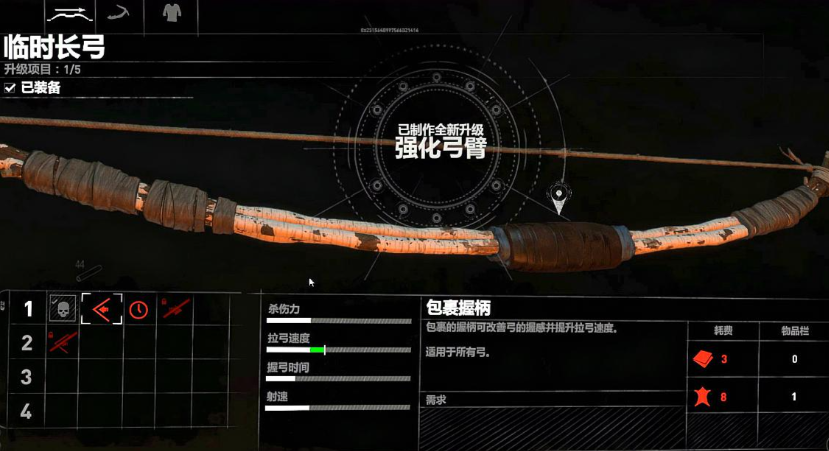The width and height of the screenshot is (829, 451).
Task: Toggle the 已装备 equipped checkbox
Action: 10,88
